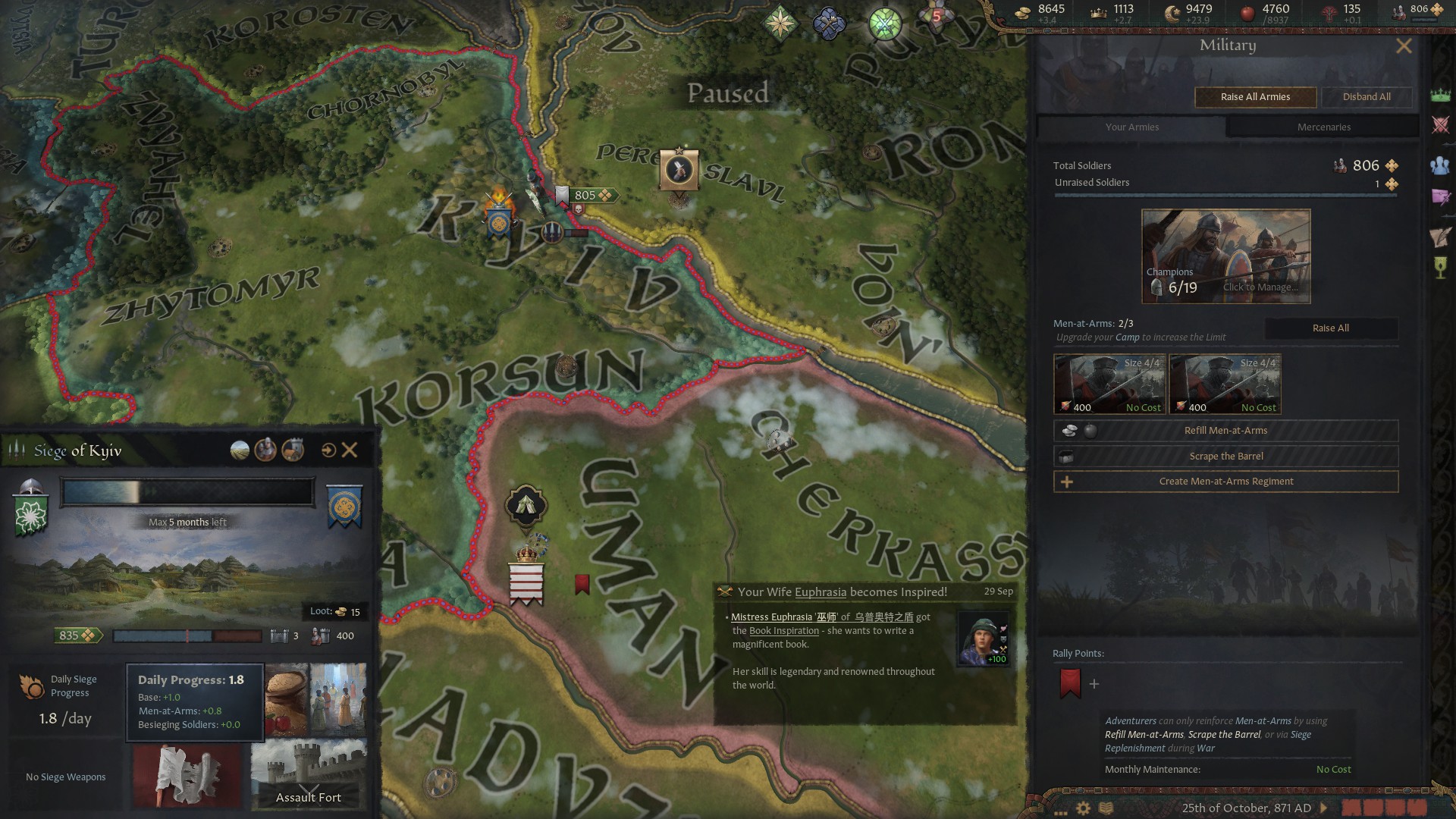1456x819 pixels.
Task: Open the Council panel blue figures icon
Action: [1440, 165]
